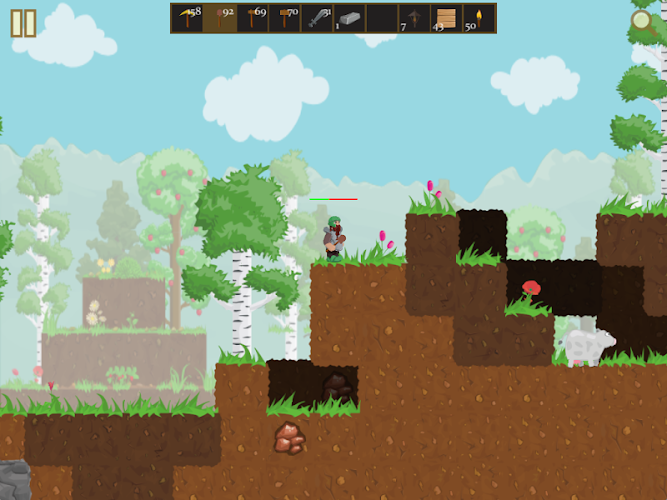667x500 pixels.
Task: Pause the game with the pause button
Action: tap(23, 23)
